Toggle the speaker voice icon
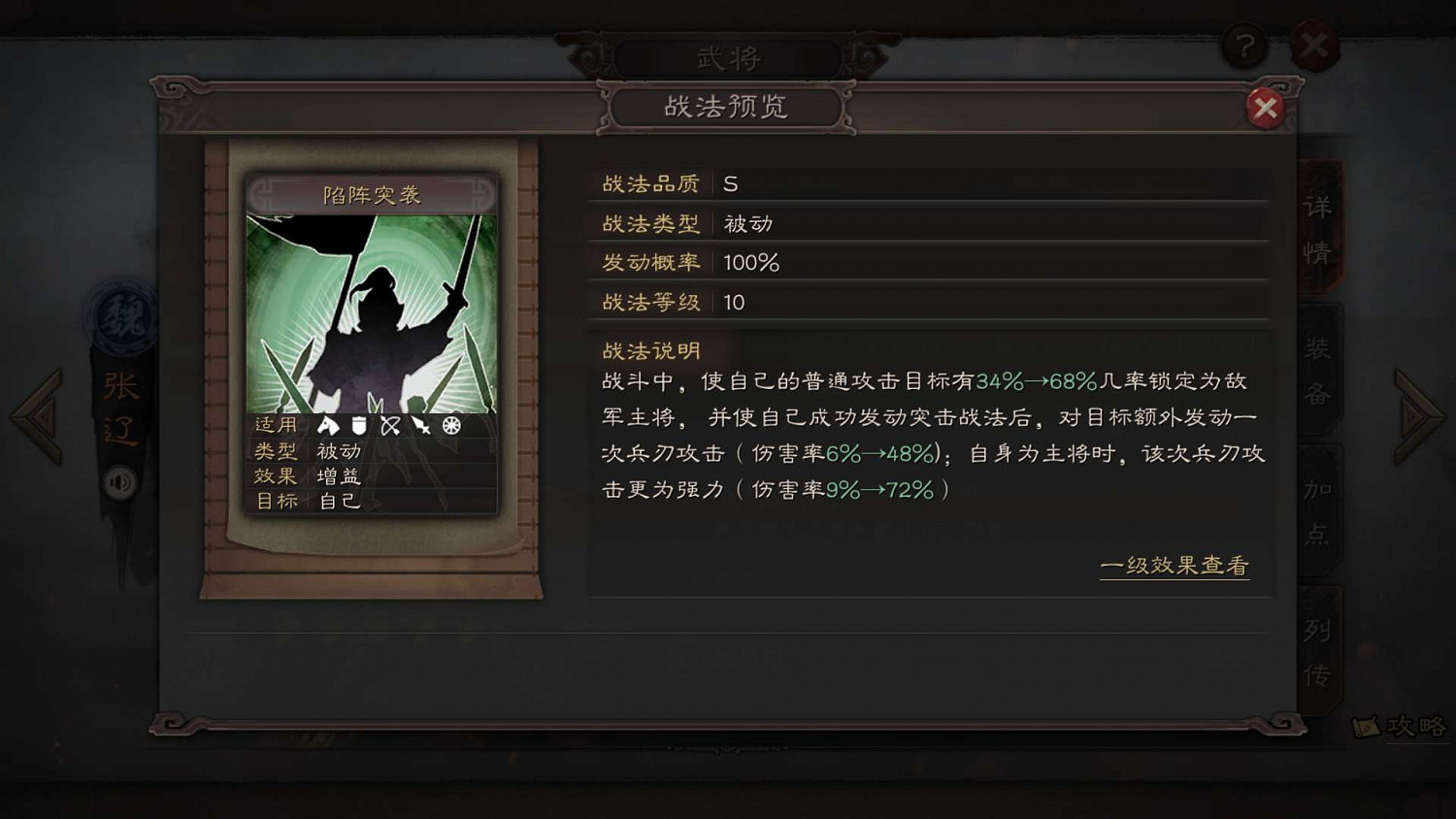1456x819 pixels. pyautogui.click(x=118, y=482)
